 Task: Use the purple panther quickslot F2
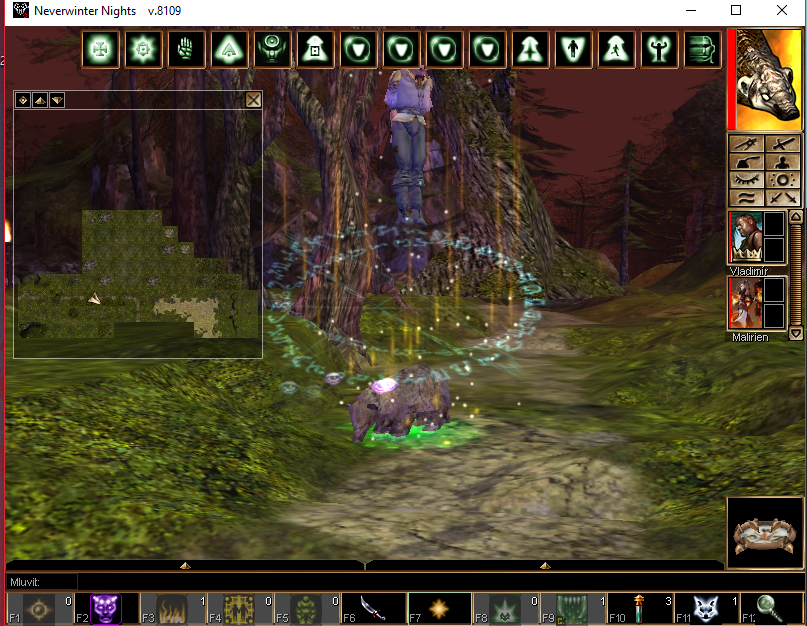tap(105, 609)
